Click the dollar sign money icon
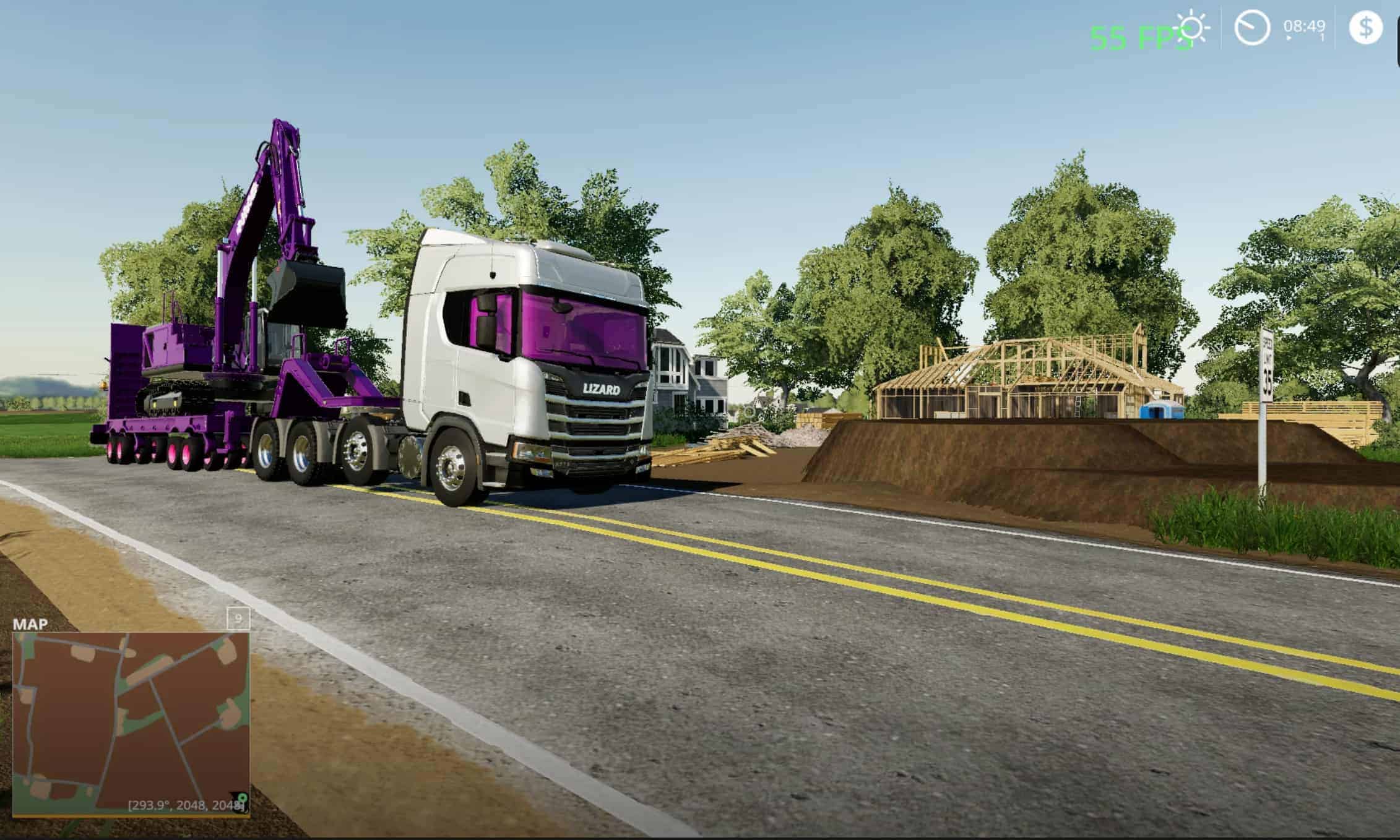This screenshot has width=1400, height=840. pyautogui.click(x=1365, y=28)
